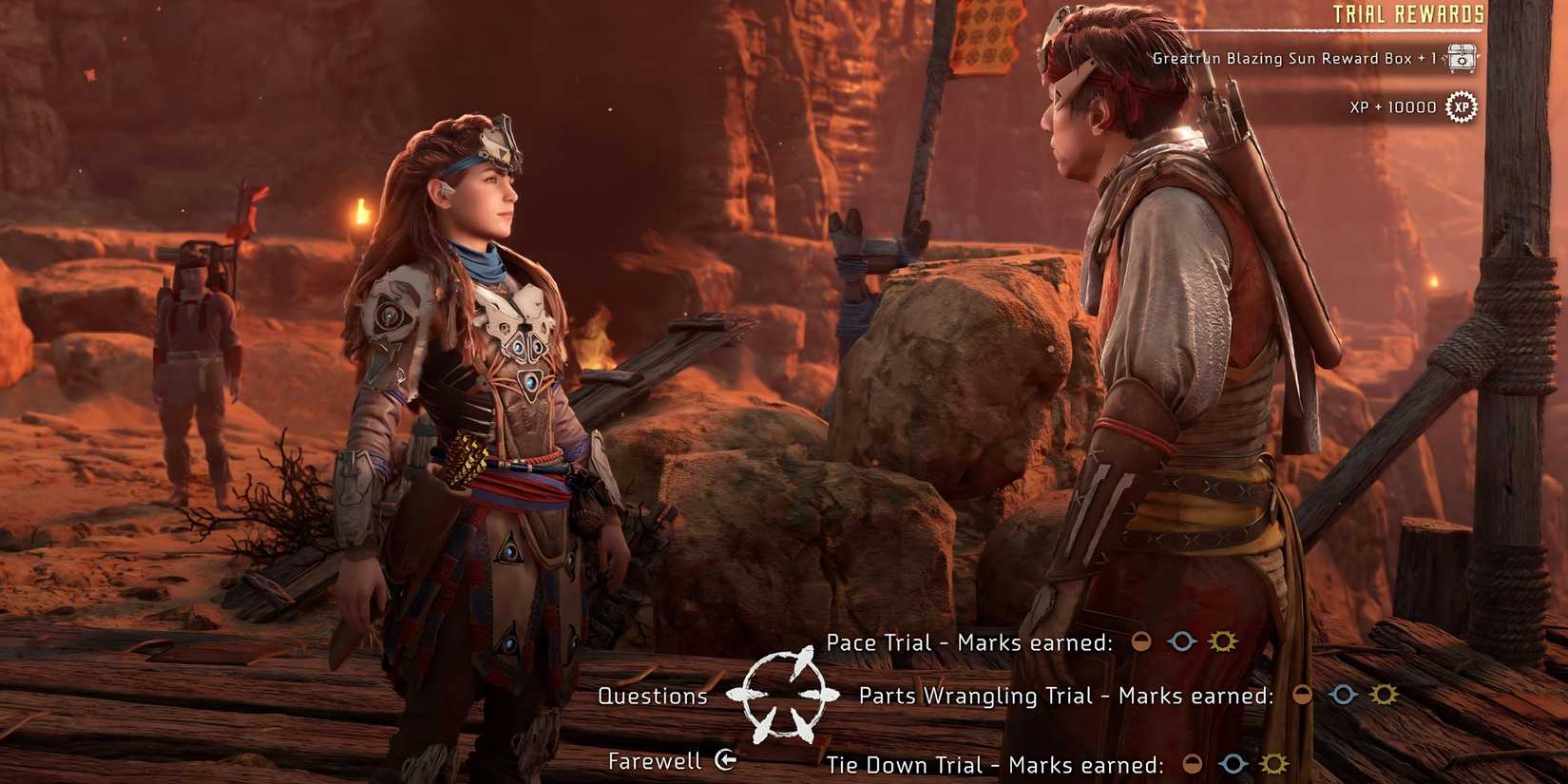
Task: Click the blue eye mark for Pace Trial
Action: click(1181, 641)
